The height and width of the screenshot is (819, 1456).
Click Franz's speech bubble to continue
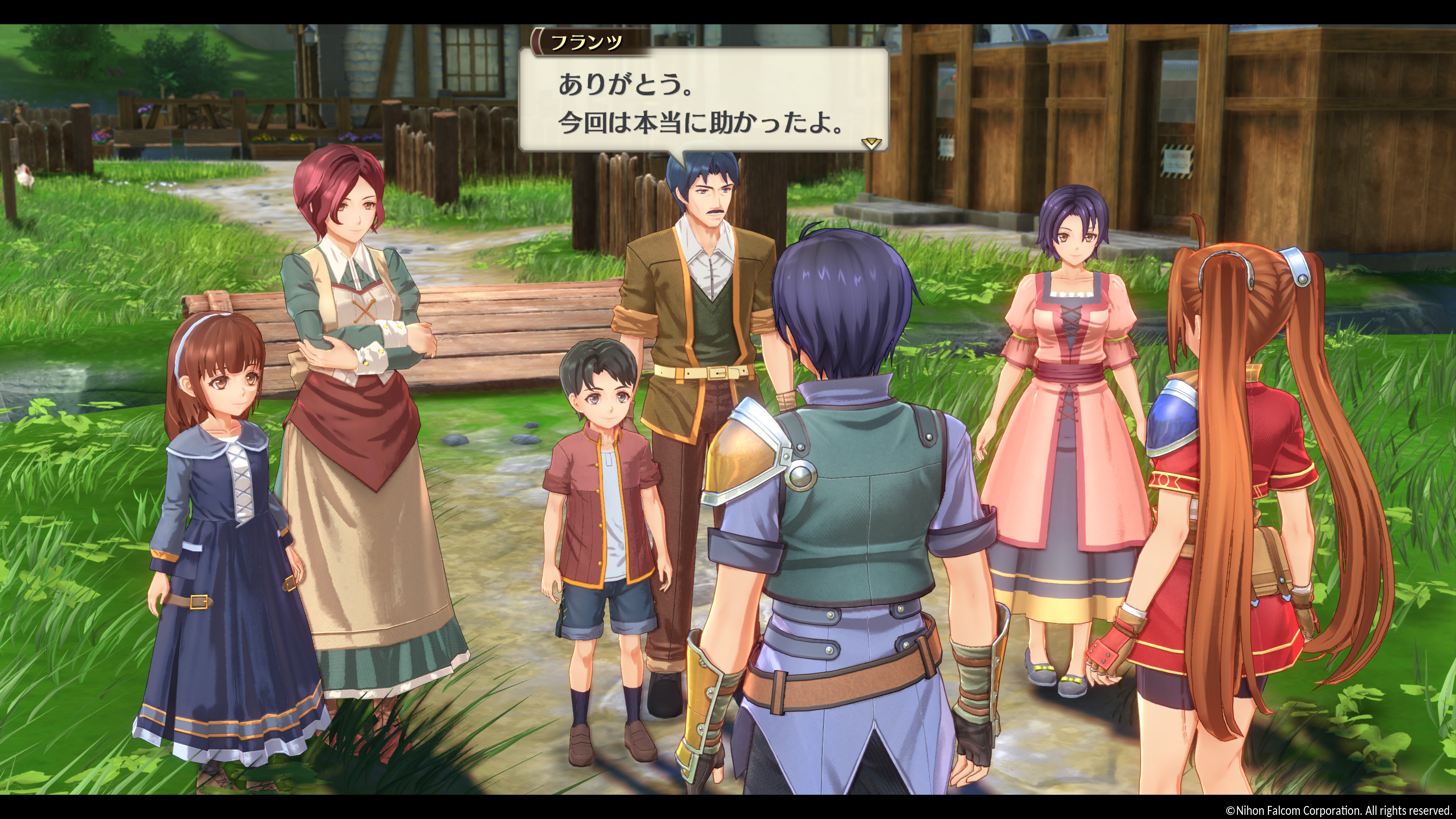[x=701, y=102]
